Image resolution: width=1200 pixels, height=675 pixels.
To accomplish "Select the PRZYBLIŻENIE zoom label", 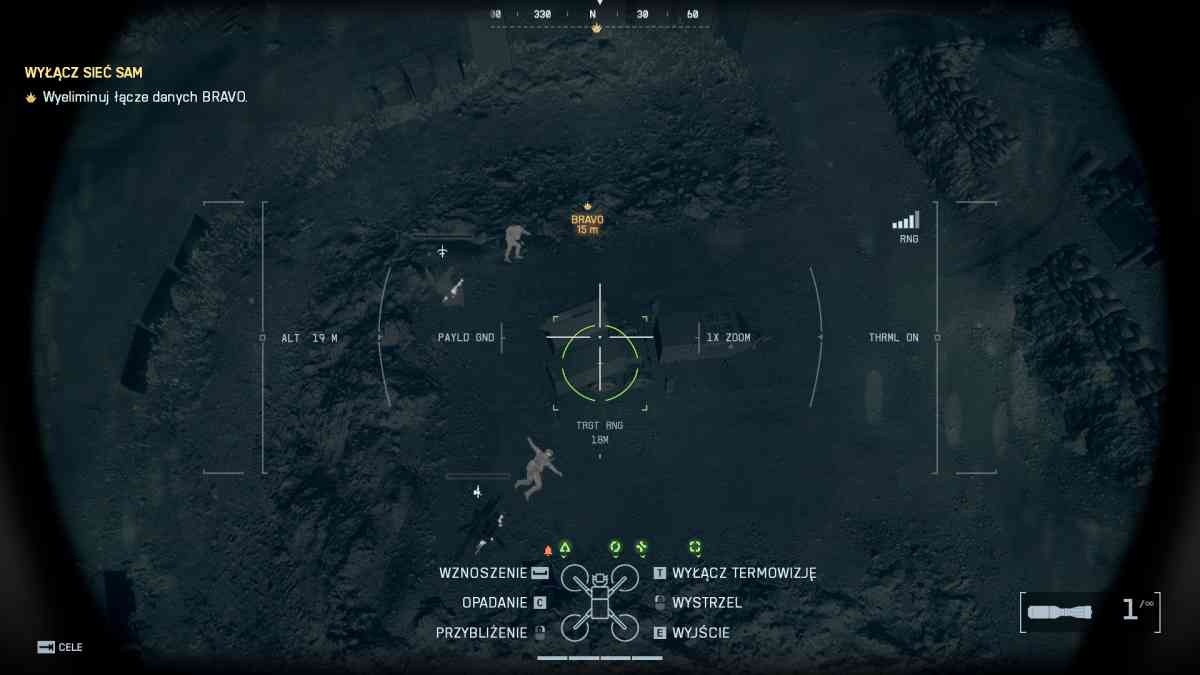I will [481, 633].
